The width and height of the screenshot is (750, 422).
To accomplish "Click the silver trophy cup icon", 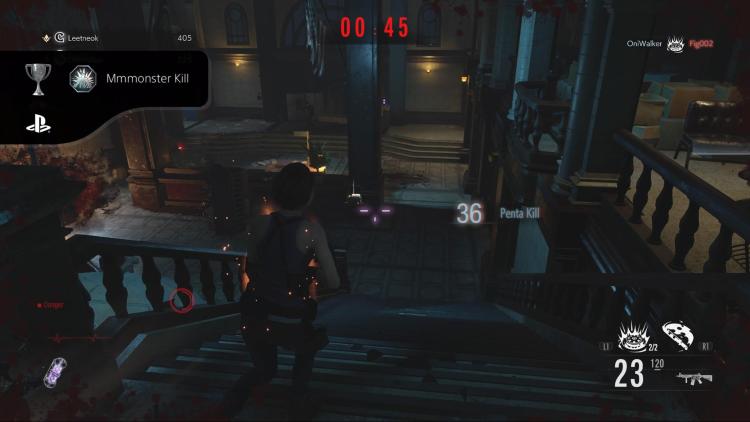I will [39, 78].
